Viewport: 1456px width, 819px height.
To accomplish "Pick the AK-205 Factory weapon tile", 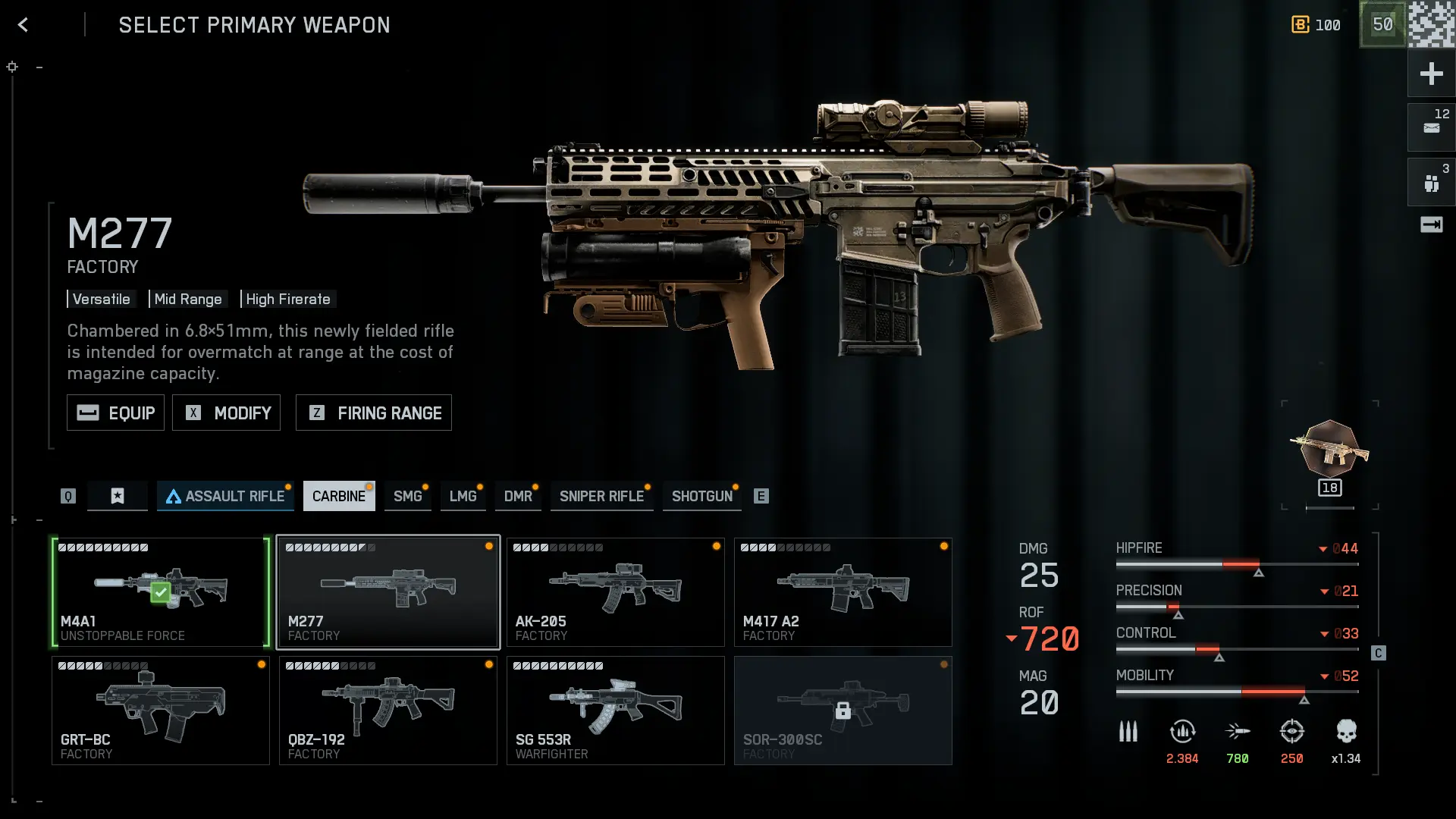I will [615, 592].
